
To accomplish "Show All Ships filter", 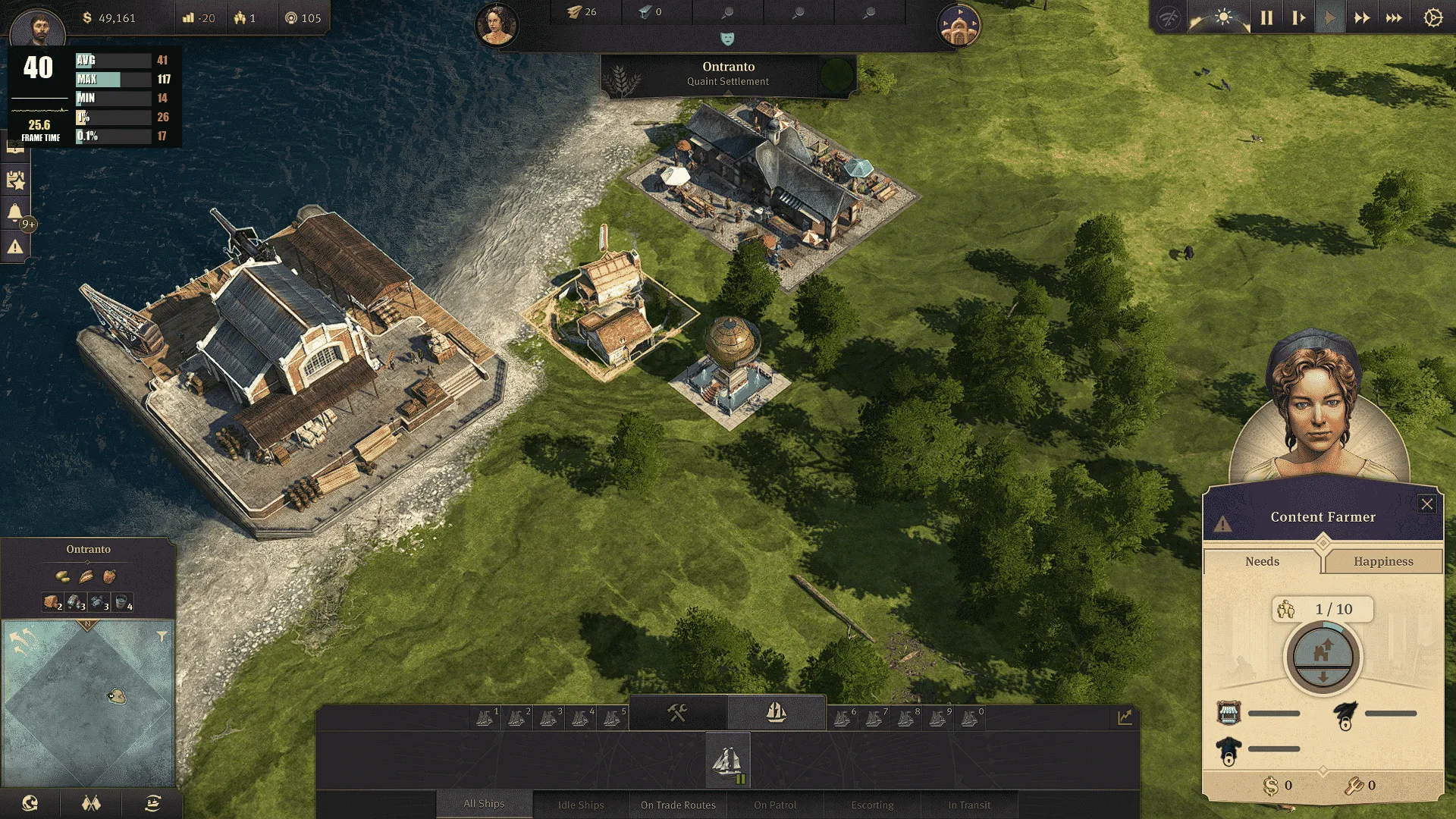I will (484, 804).
